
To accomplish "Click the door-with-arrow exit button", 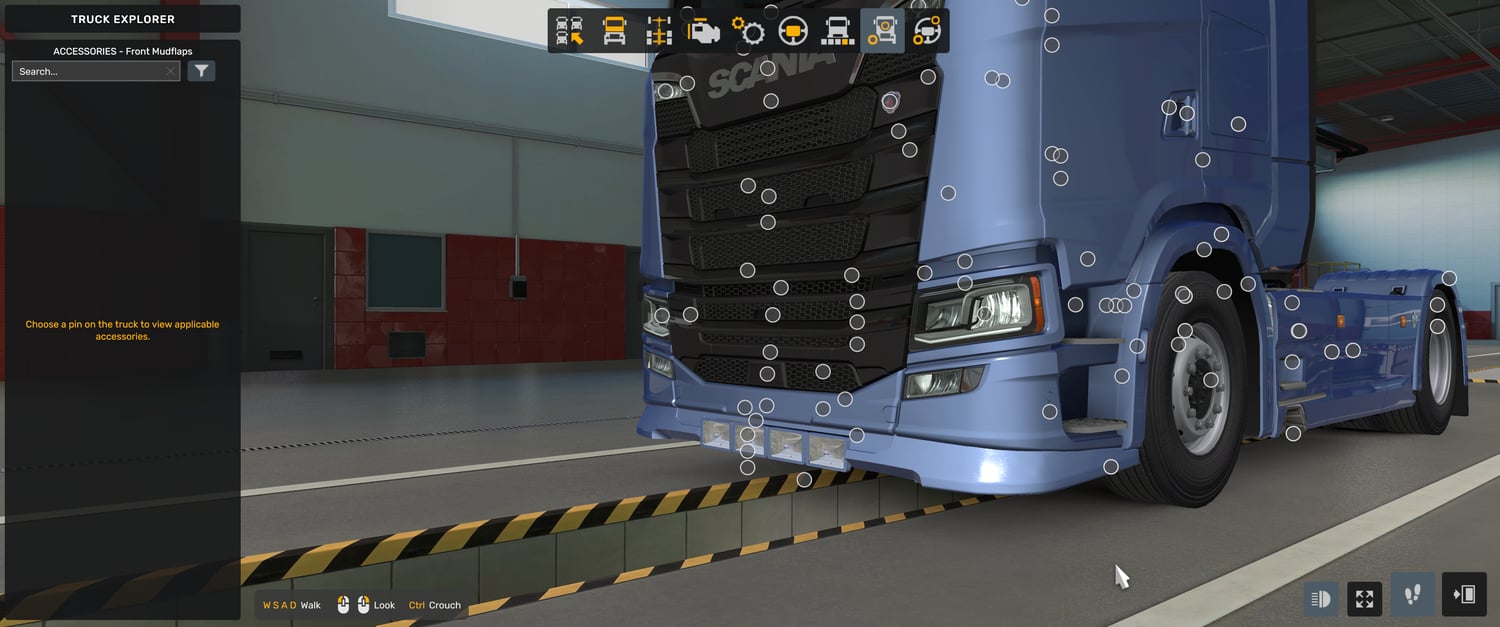I will point(1464,595).
